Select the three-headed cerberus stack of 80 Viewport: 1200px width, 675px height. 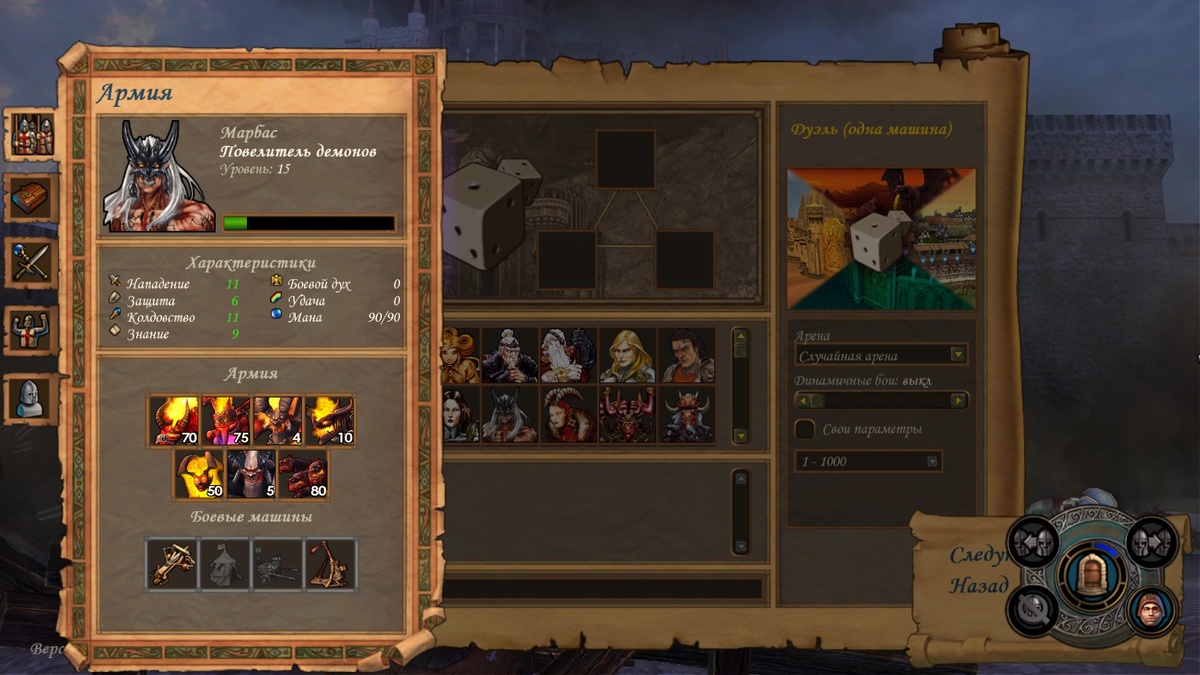303,474
